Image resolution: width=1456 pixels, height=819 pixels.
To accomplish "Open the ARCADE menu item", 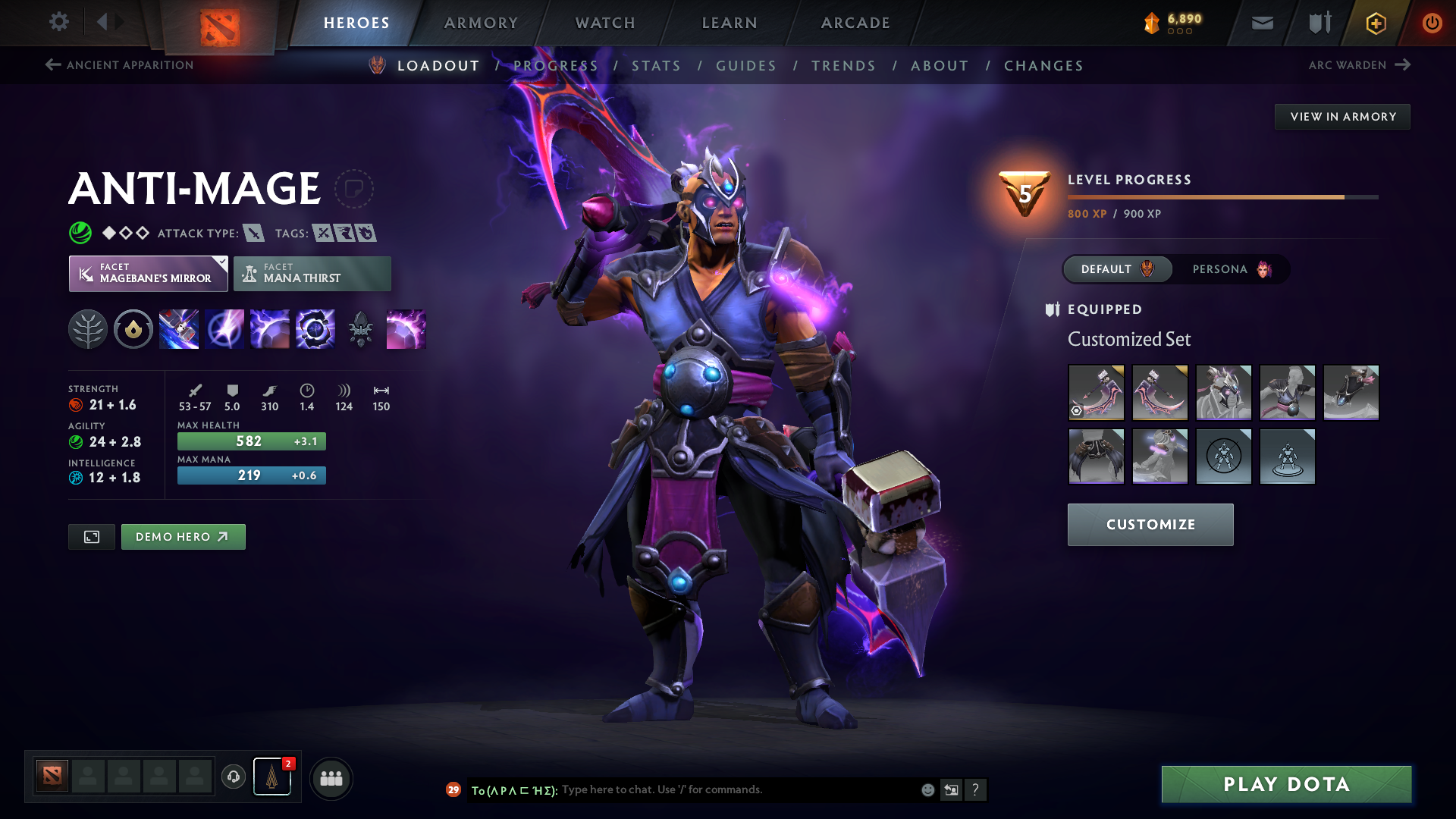I will coord(855,23).
